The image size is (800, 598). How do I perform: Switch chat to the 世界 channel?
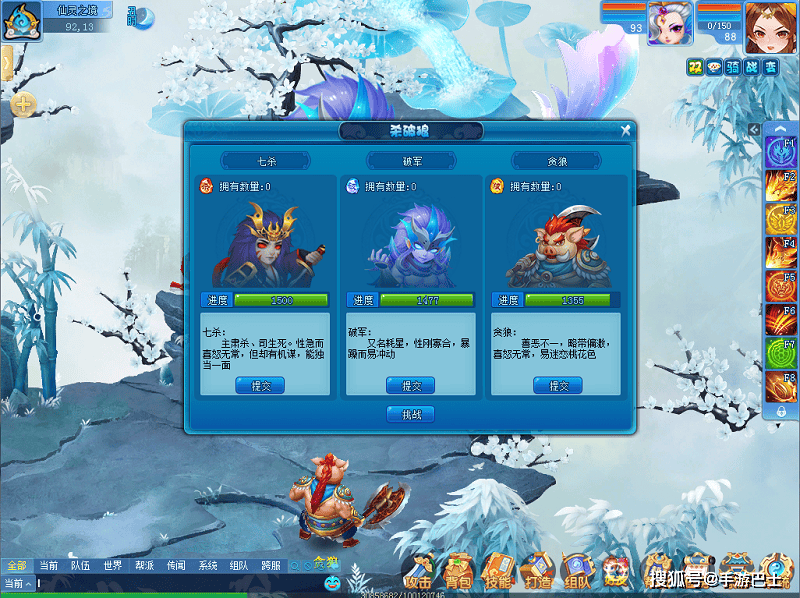112,566
